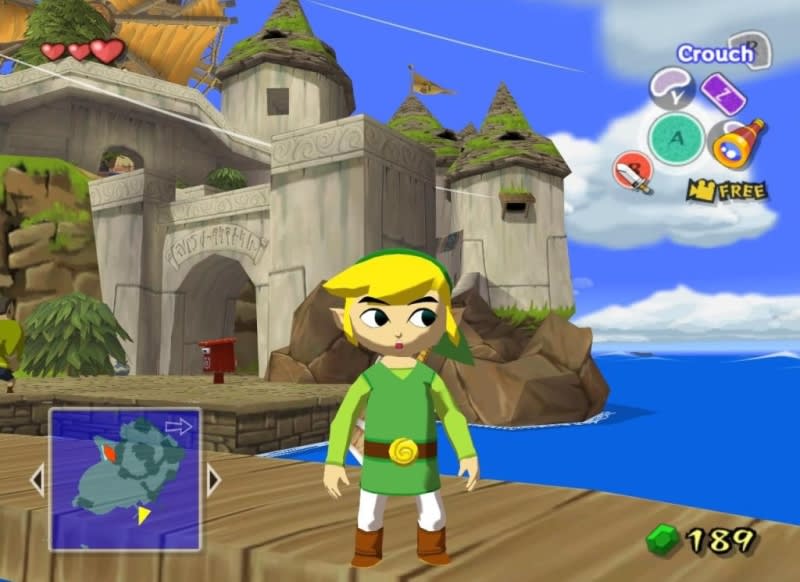
Task: Open the island minimap
Action: tap(125, 478)
